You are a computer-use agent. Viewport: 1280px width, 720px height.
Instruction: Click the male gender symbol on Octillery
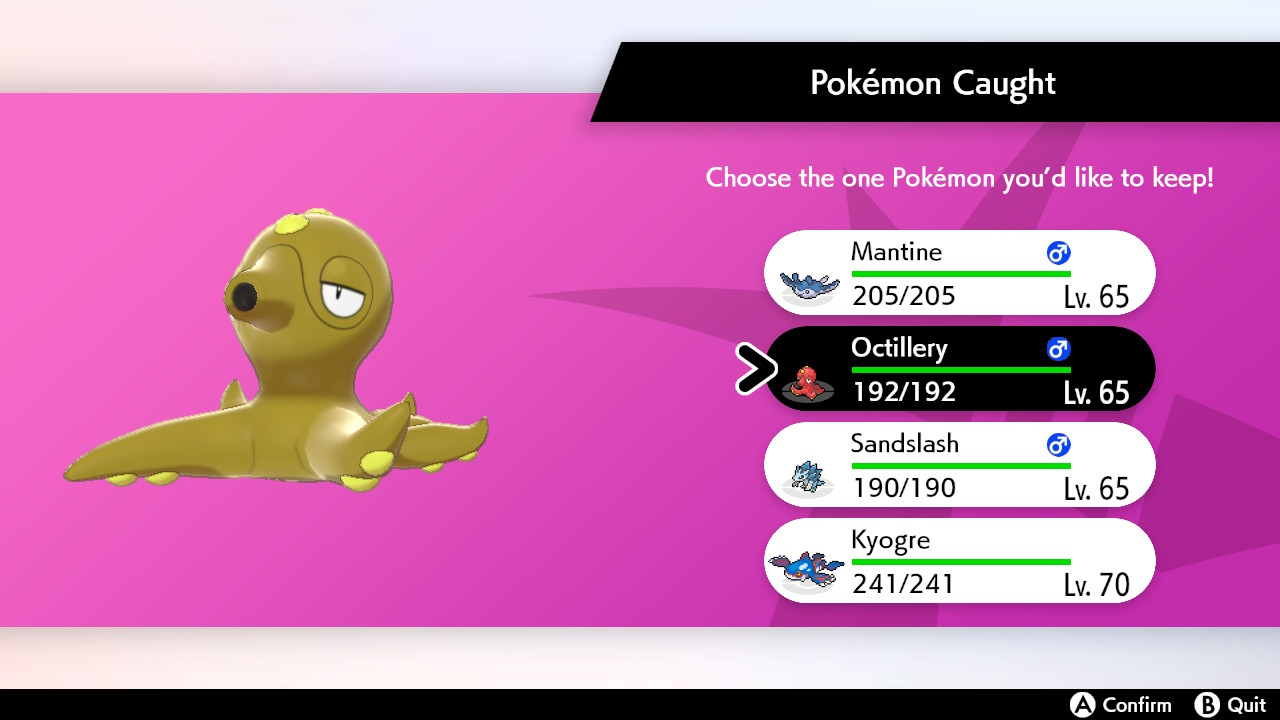click(1057, 349)
